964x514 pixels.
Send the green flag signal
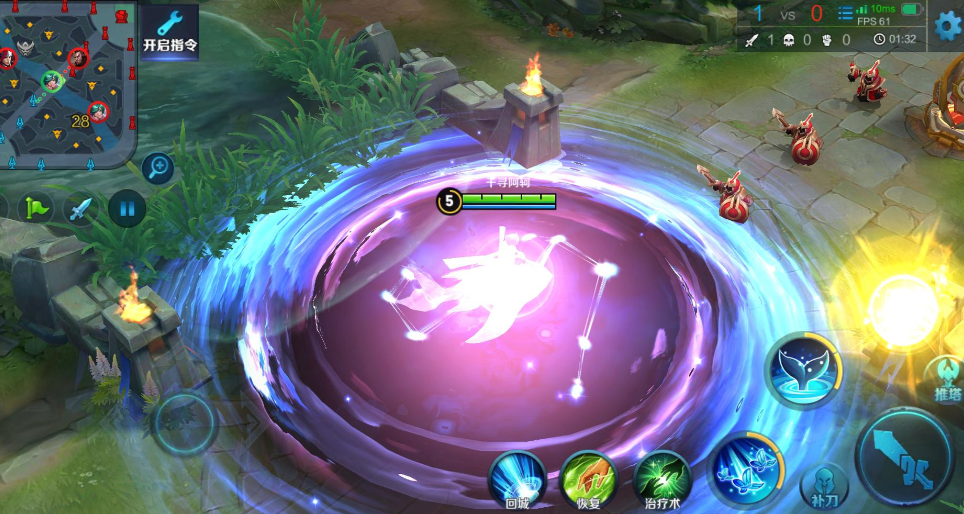[37, 208]
